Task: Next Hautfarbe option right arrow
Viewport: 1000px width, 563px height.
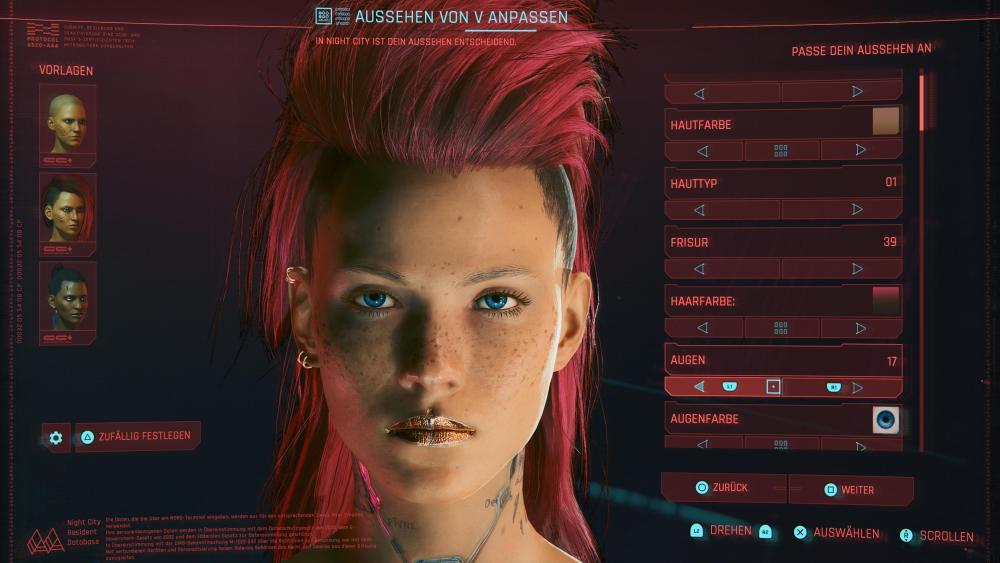Action: 860,151
